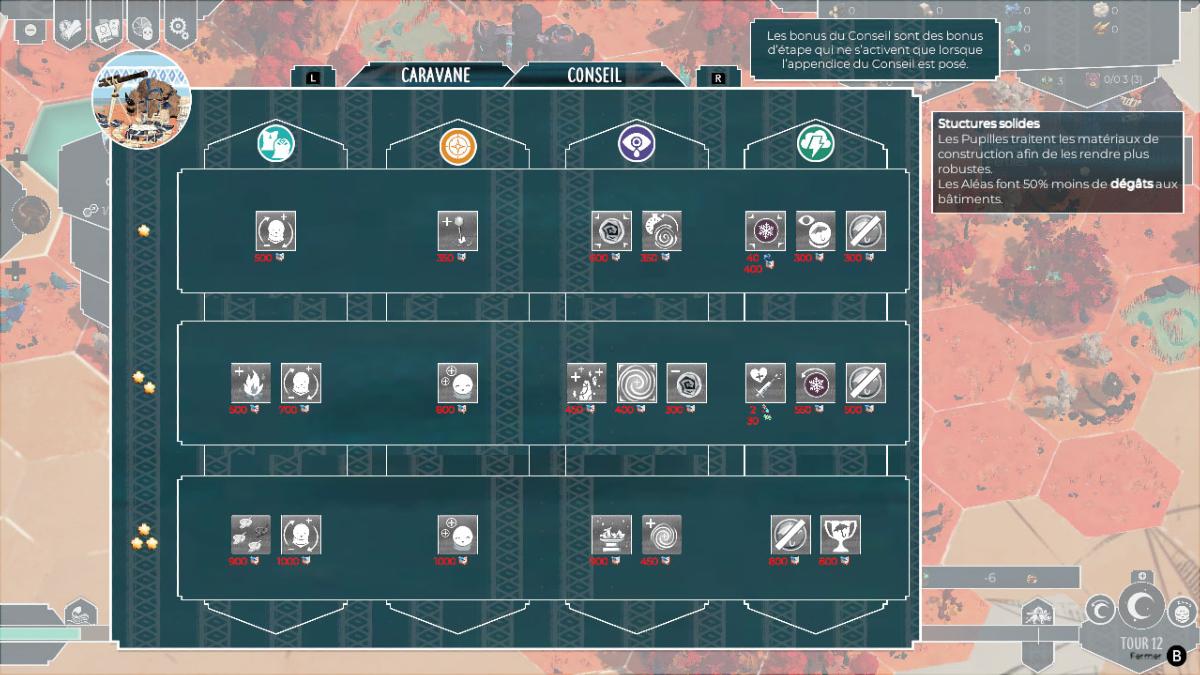This screenshot has height=675, width=1200.
Task: Switch to the Caravane tab
Action: 435,75
